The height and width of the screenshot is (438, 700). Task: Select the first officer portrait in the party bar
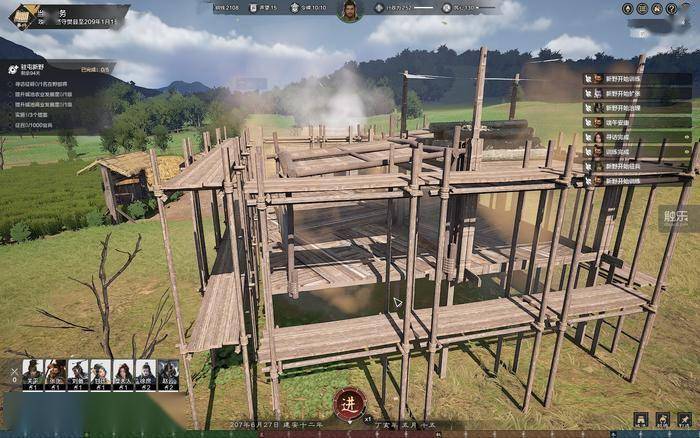[x=33, y=374]
